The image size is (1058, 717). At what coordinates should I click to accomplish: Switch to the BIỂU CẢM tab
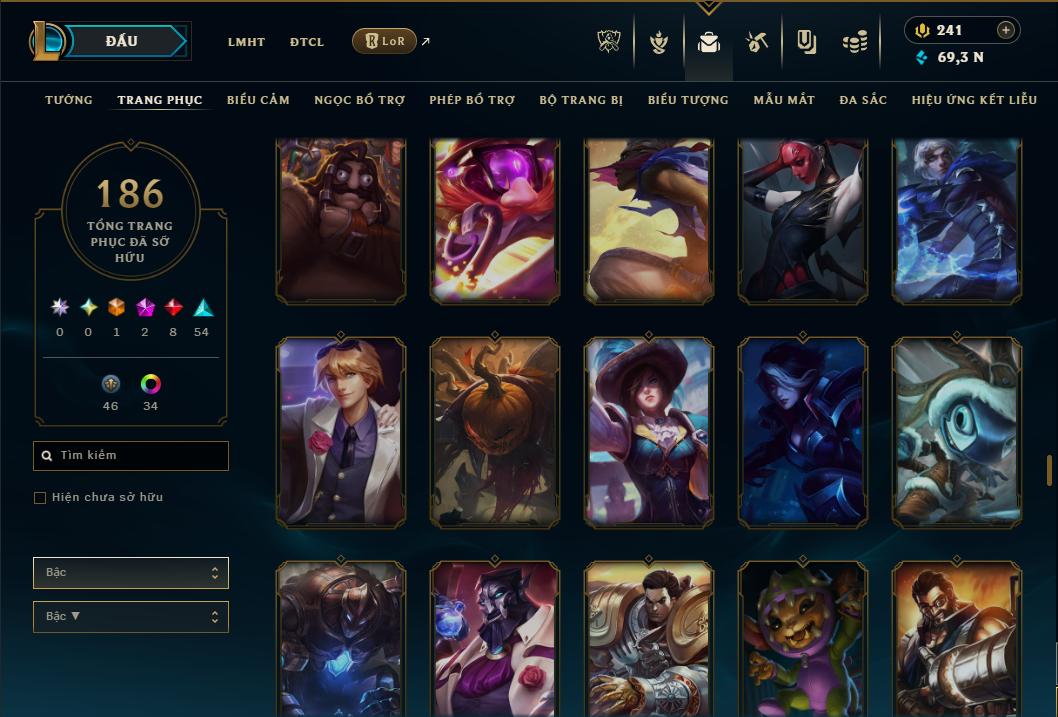pos(258,100)
